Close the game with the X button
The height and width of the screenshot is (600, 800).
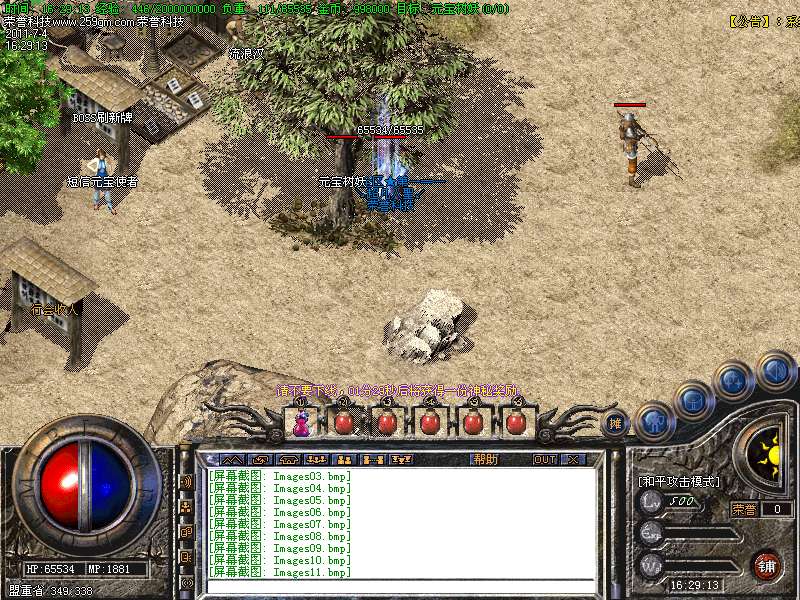(573, 459)
